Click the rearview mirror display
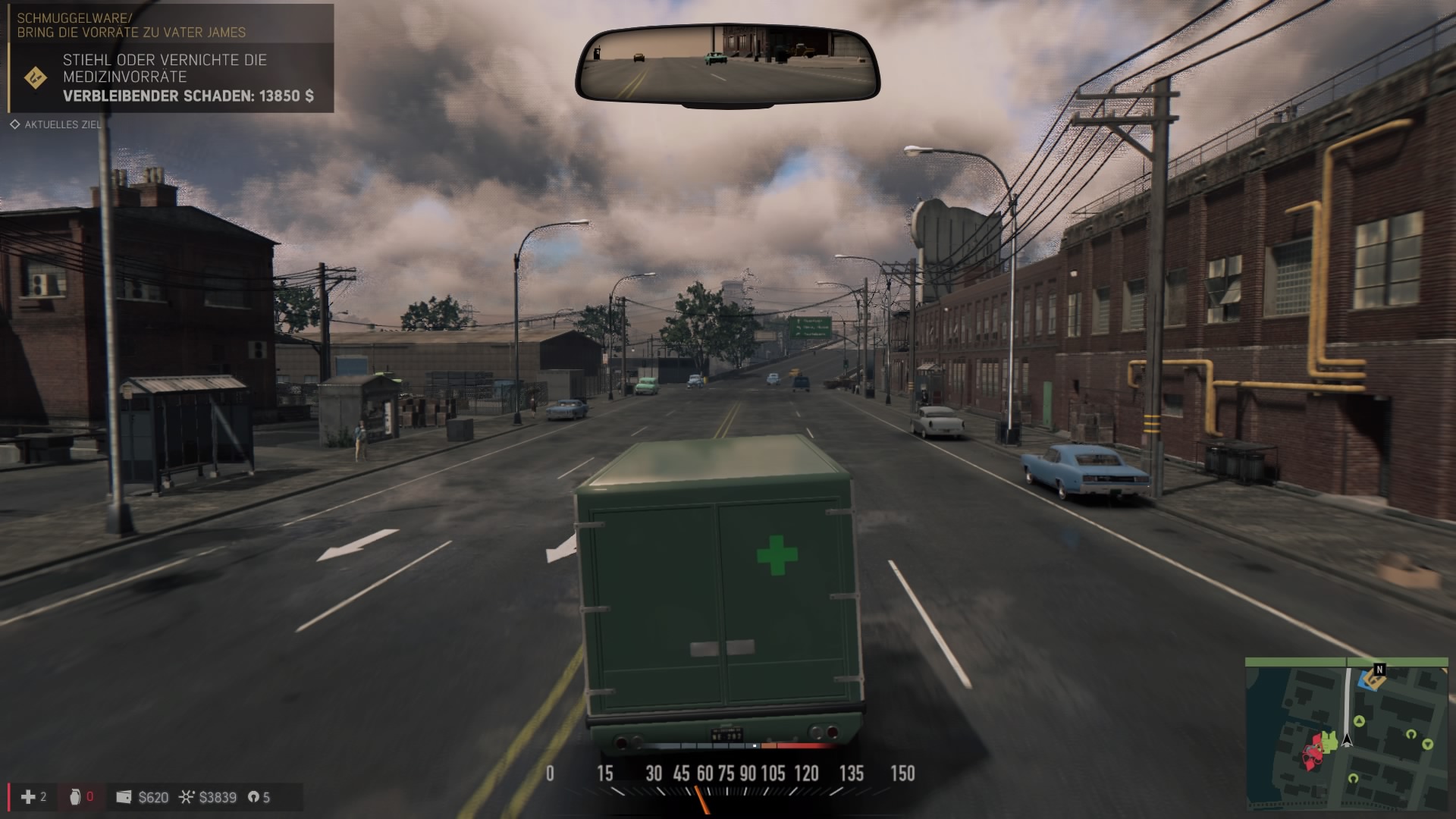 tap(727, 63)
